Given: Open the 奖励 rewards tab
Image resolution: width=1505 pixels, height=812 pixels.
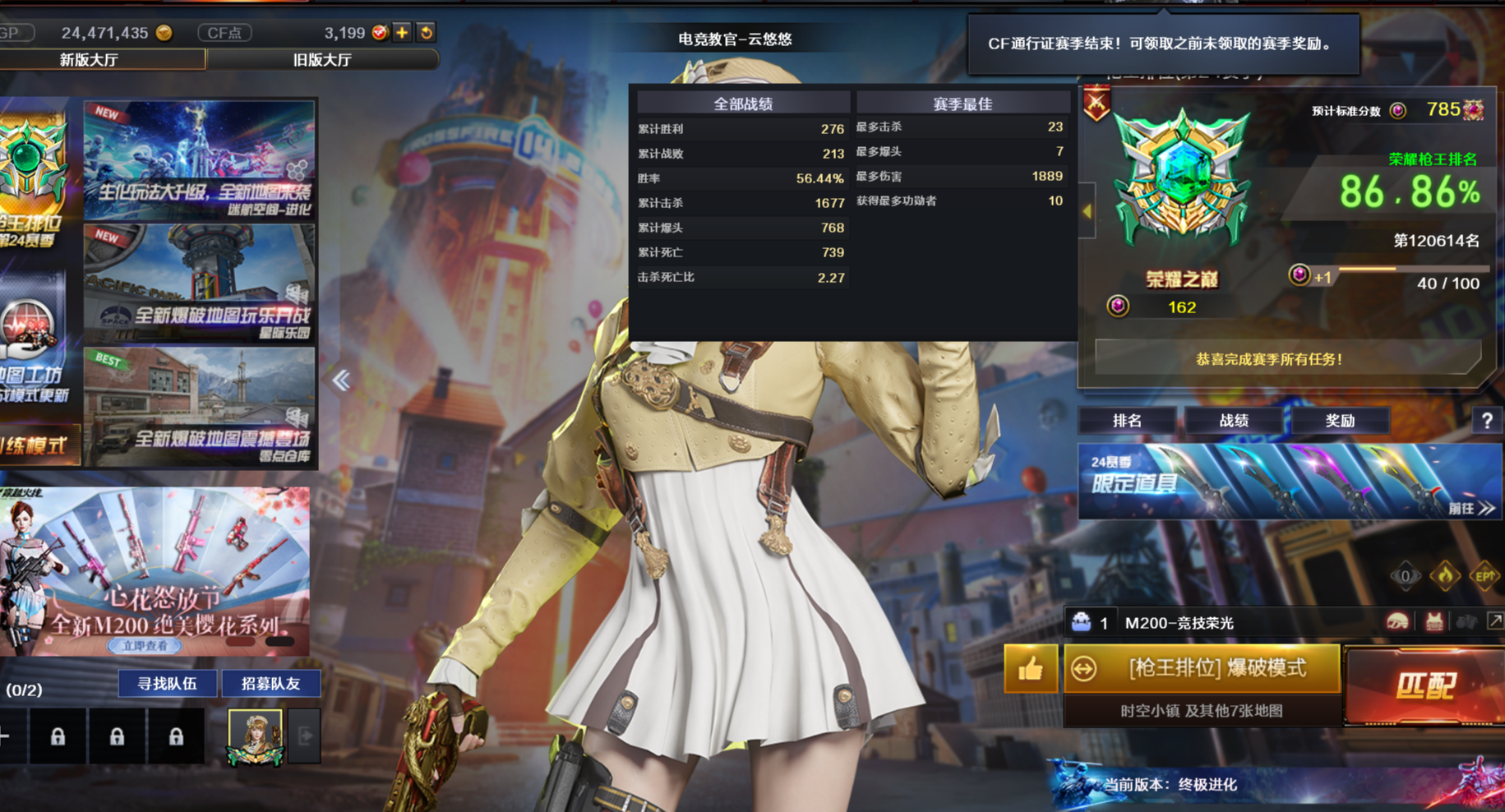Looking at the screenshot, I should pyautogui.click(x=1340, y=421).
